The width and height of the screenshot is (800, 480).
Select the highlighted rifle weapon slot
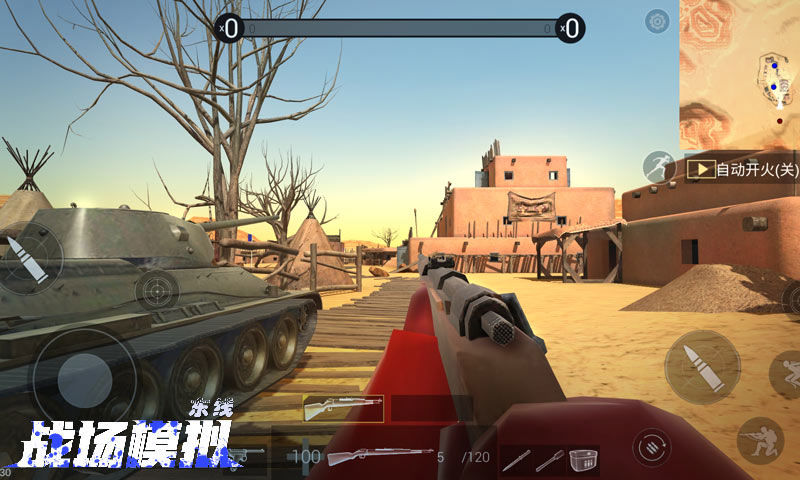coord(343,408)
